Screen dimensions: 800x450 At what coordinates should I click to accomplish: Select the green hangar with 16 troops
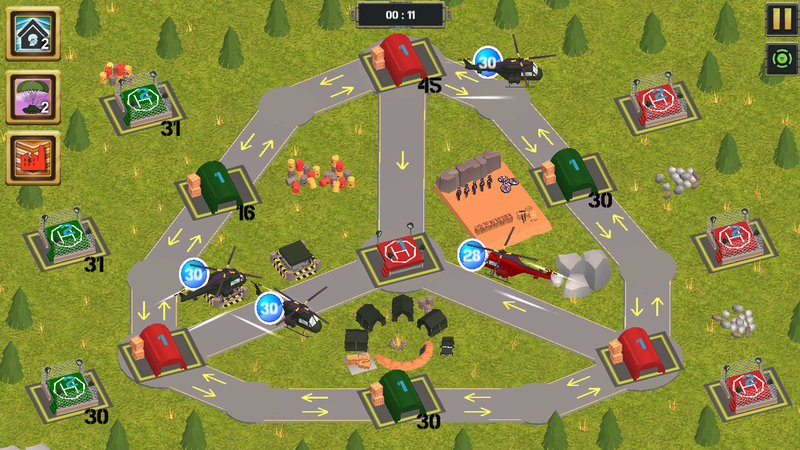coord(212,187)
